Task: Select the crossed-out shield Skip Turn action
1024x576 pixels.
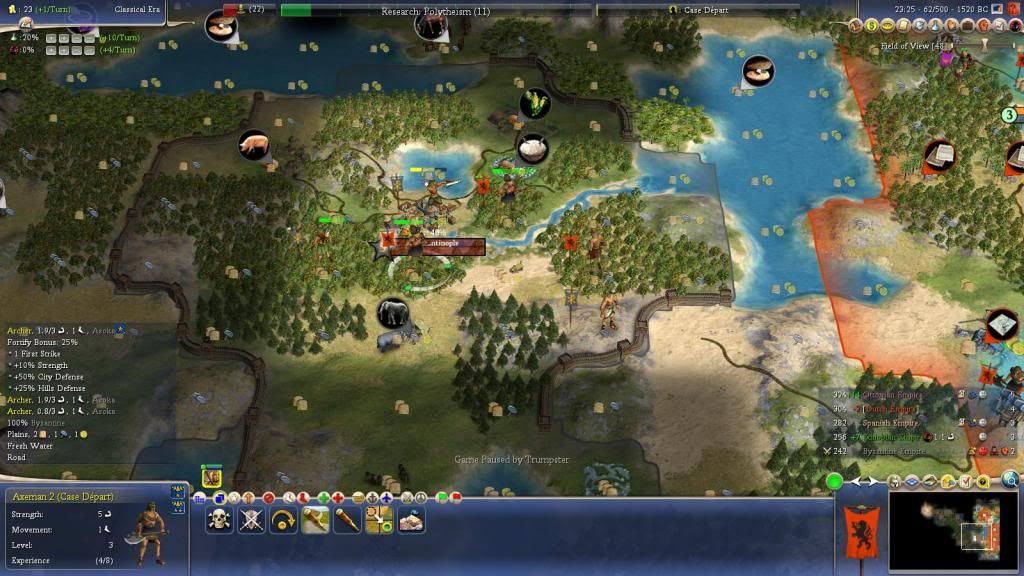Action: pos(251,520)
